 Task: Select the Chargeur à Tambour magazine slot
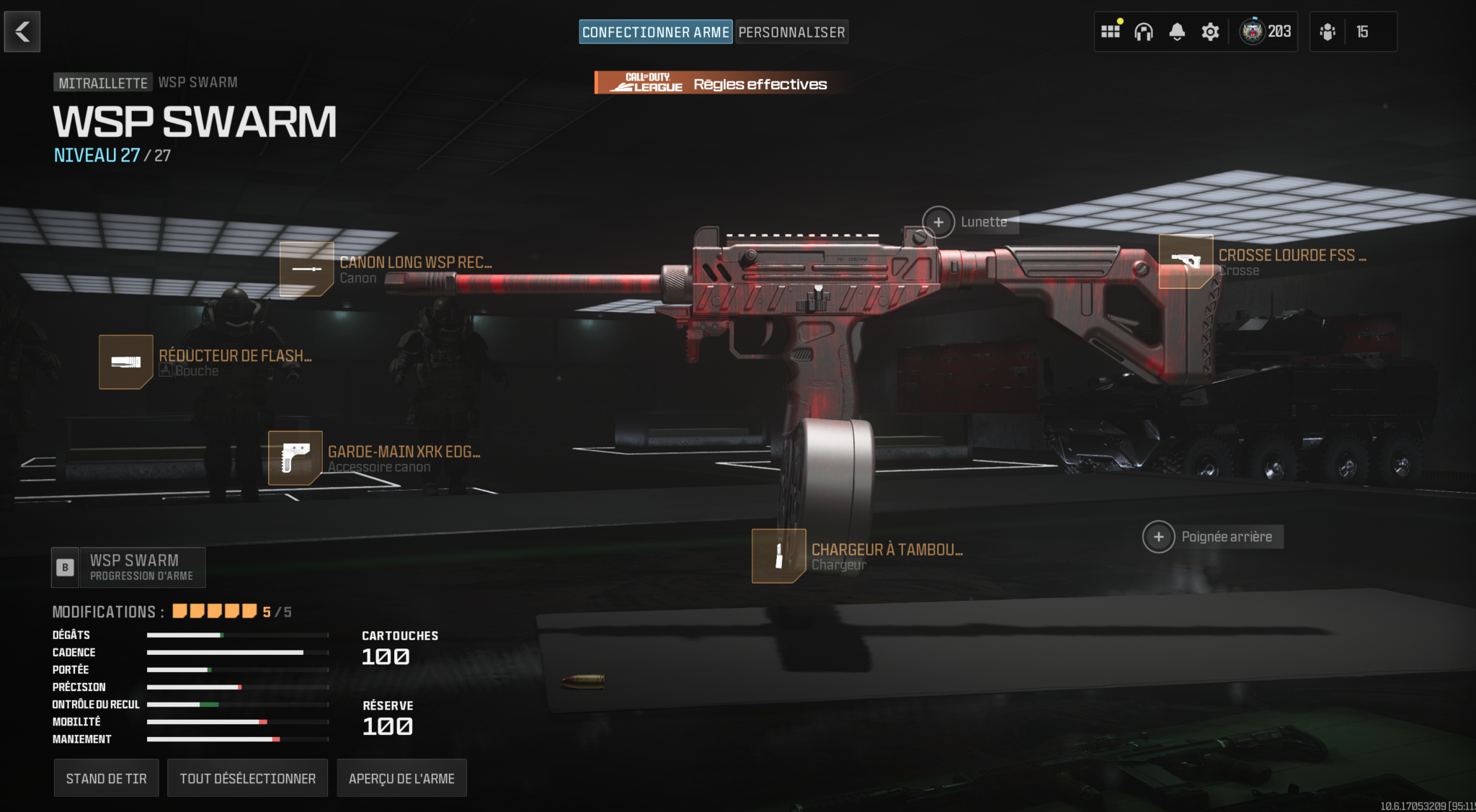click(779, 556)
